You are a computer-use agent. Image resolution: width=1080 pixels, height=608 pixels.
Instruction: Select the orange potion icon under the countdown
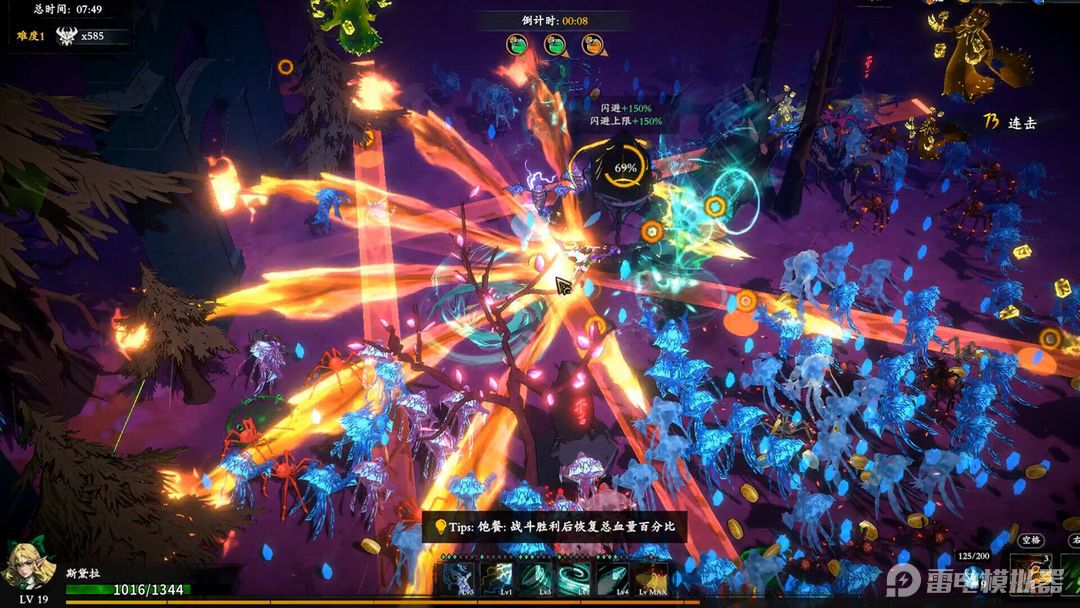click(x=593, y=45)
